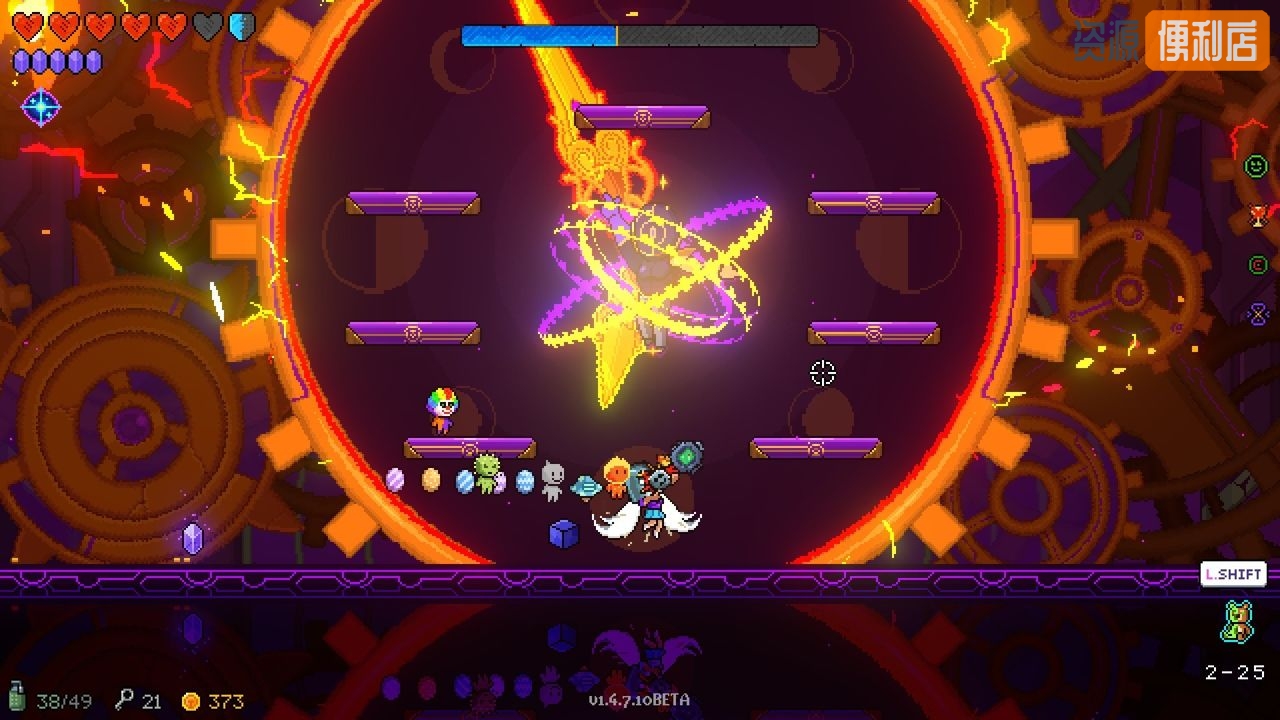Click the red goblet item icon

(x=1257, y=216)
